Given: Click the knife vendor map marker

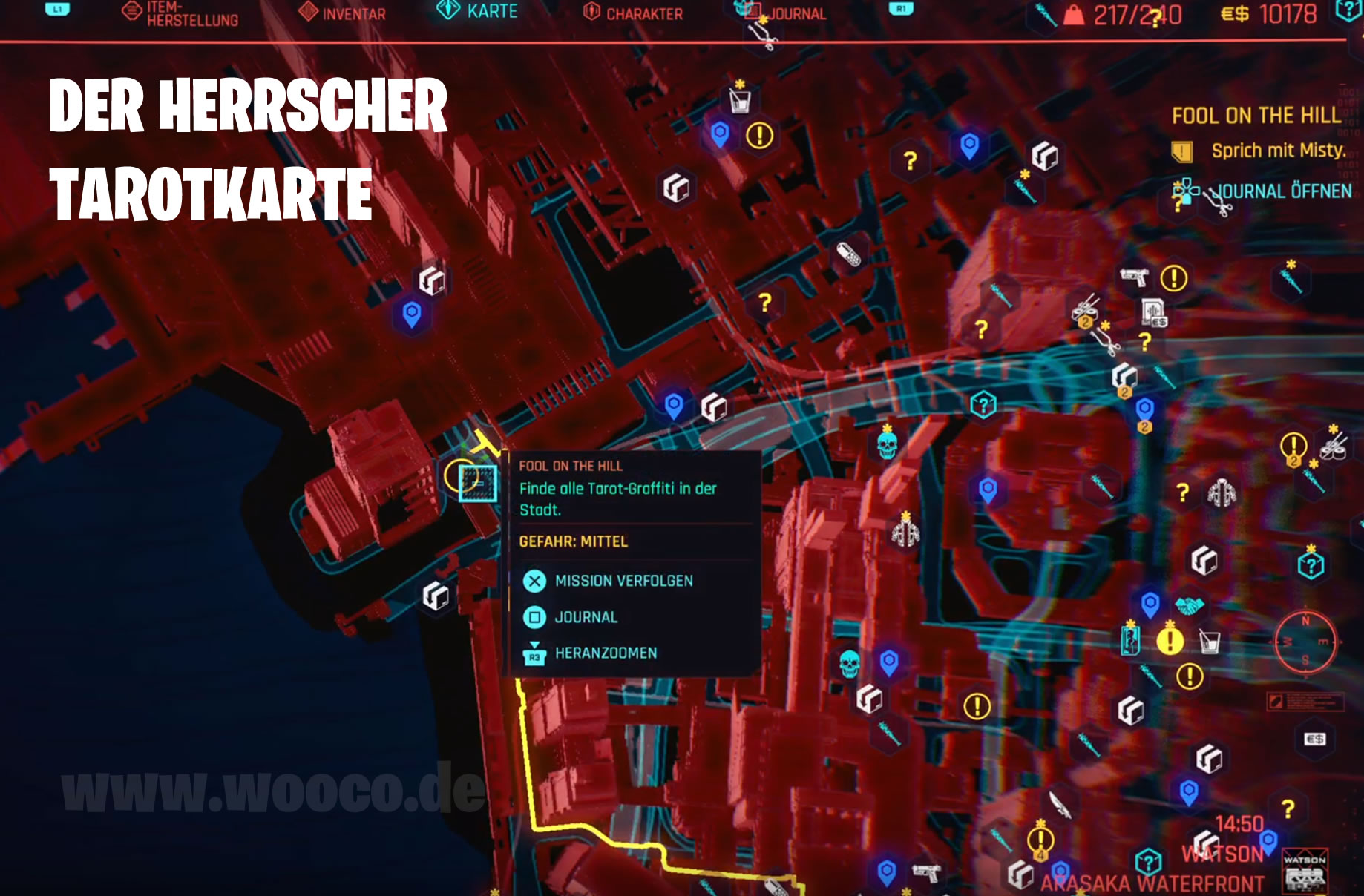Looking at the screenshot, I should pos(1059,805).
